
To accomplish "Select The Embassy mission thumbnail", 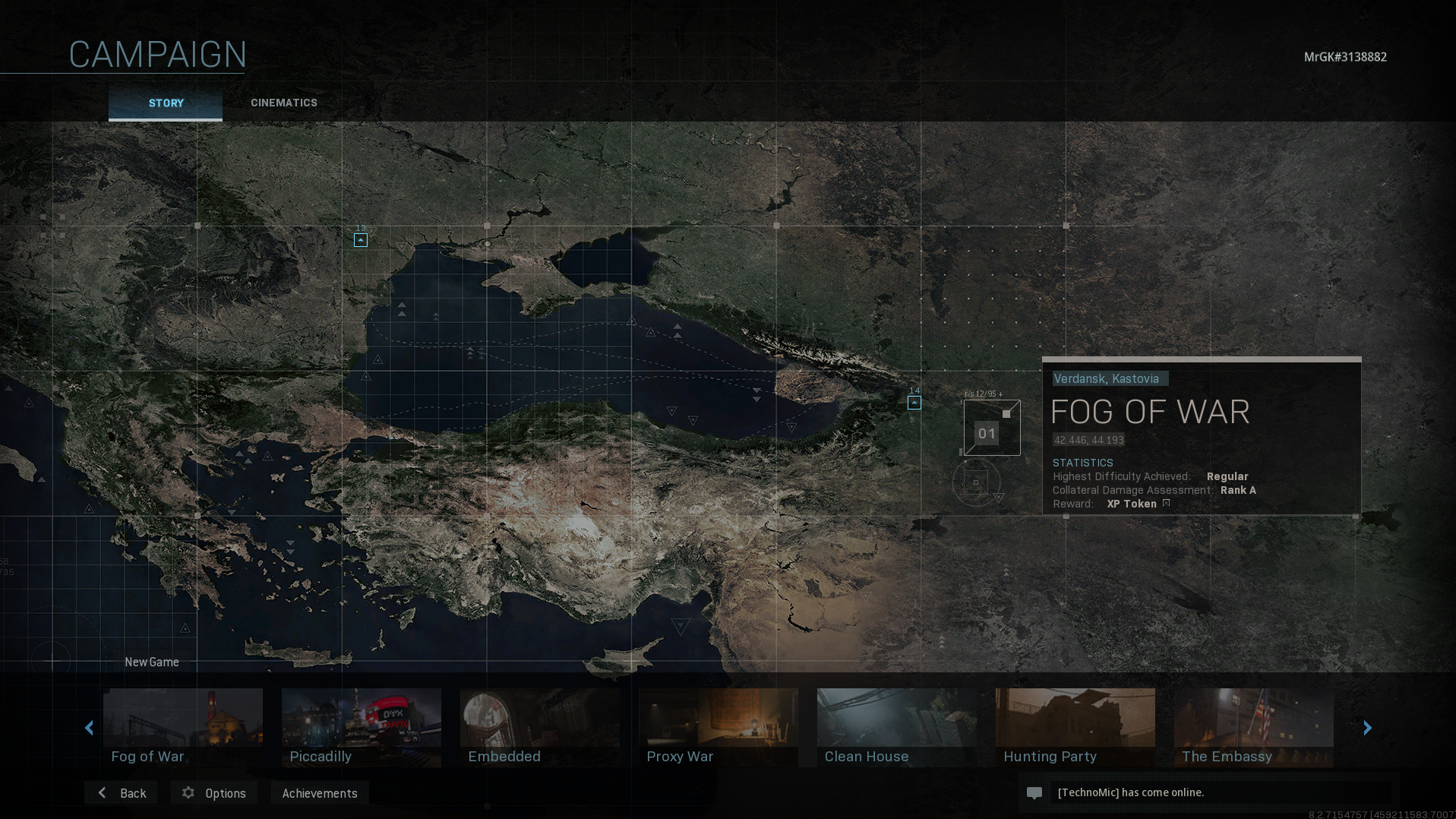I will click(x=1254, y=727).
